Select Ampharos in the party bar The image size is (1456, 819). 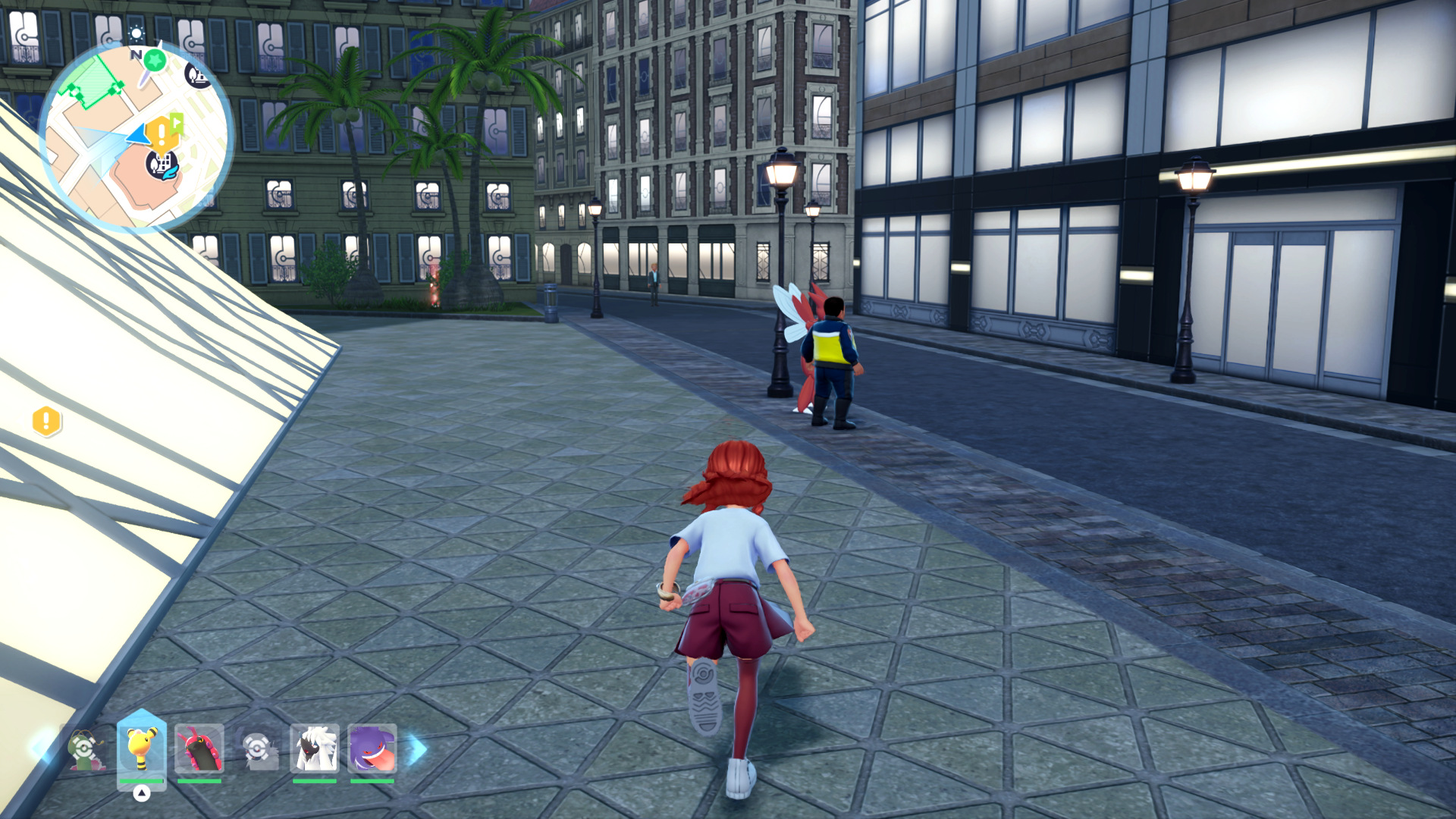pyautogui.click(x=142, y=749)
